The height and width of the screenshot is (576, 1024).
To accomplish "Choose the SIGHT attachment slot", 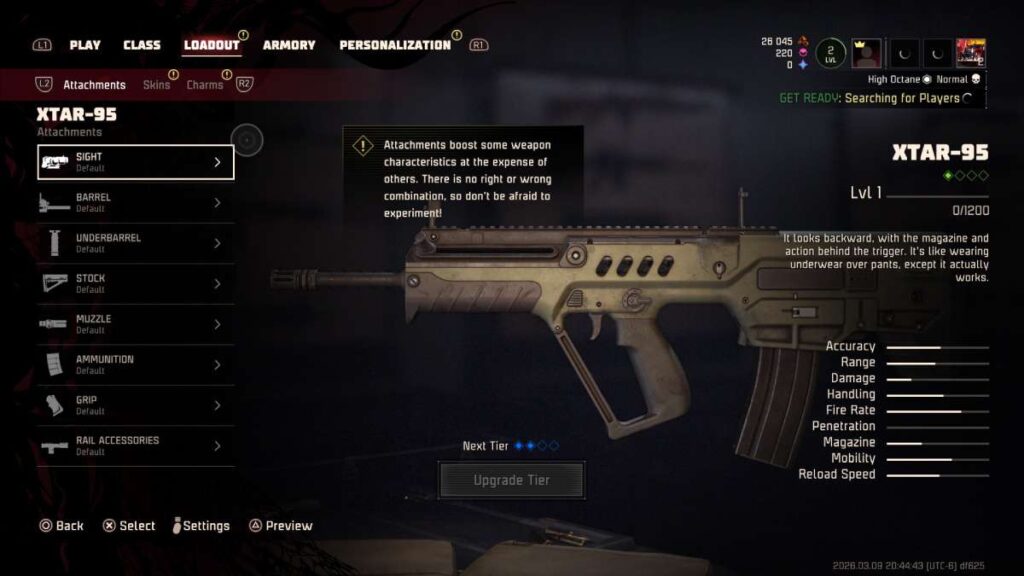I will 136,162.
